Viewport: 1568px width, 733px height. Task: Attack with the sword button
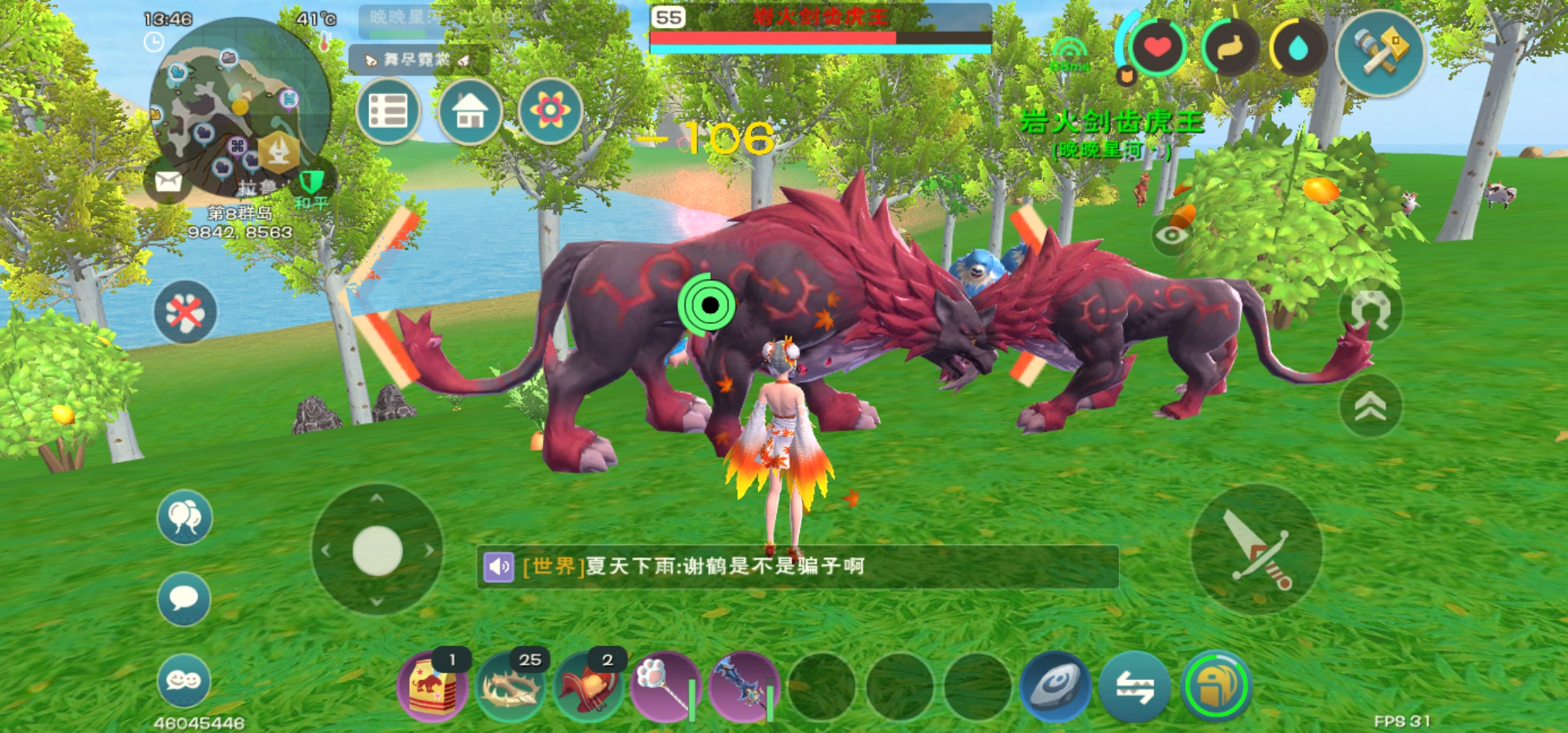tap(1256, 549)
